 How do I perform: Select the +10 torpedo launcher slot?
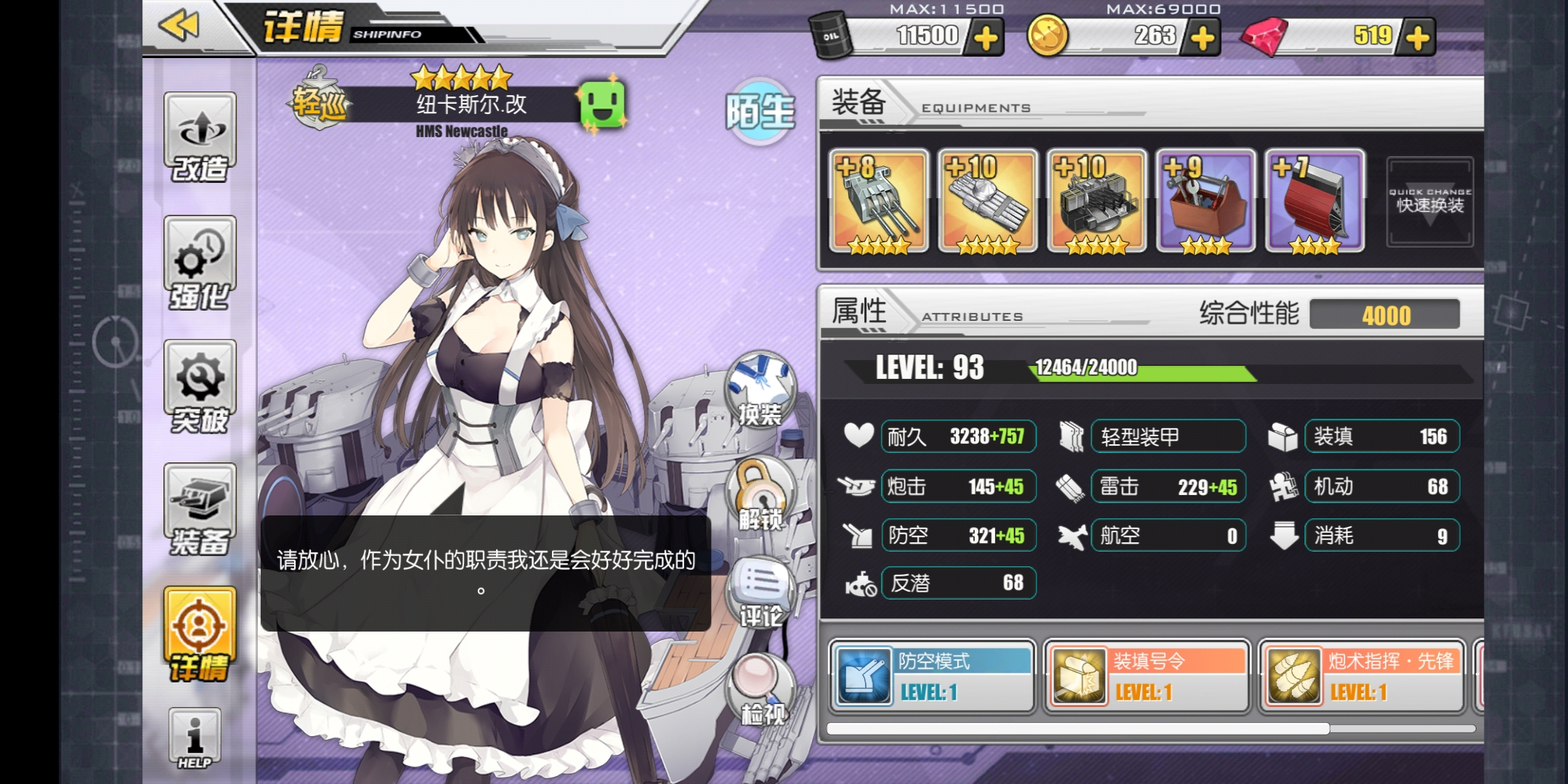pos(988,201)
